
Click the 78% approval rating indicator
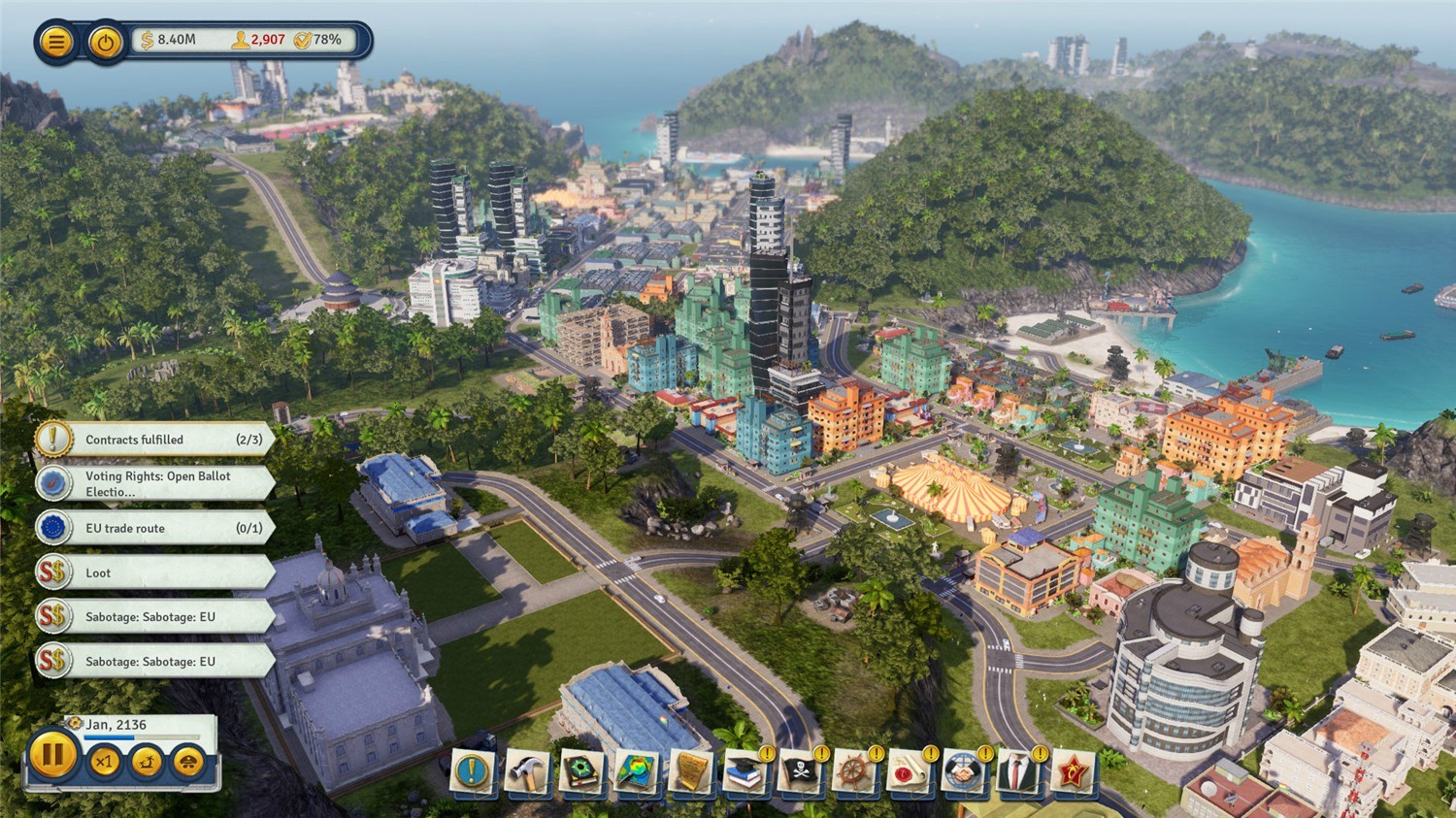[319, 40]
